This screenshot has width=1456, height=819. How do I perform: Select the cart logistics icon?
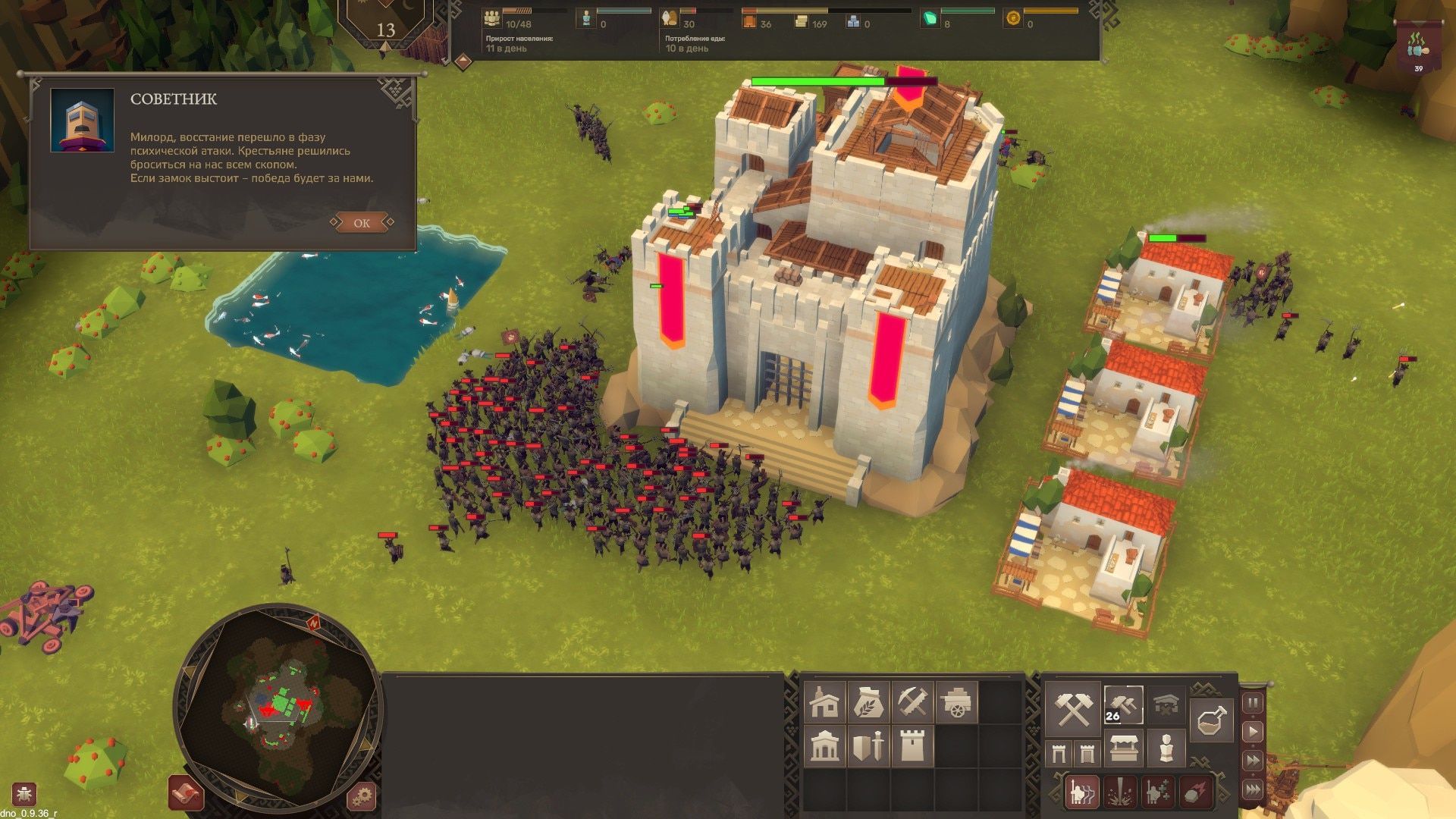coord(956,701)
